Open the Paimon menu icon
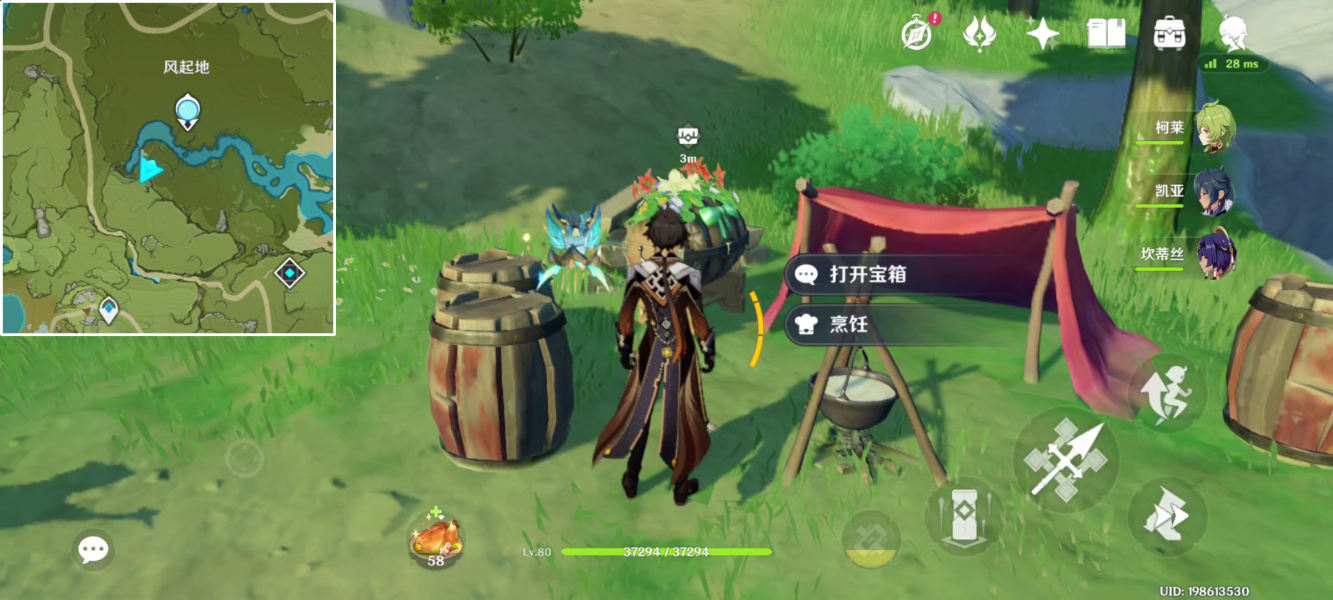Screen dimensions: 1333x600 coord(1233,34)
